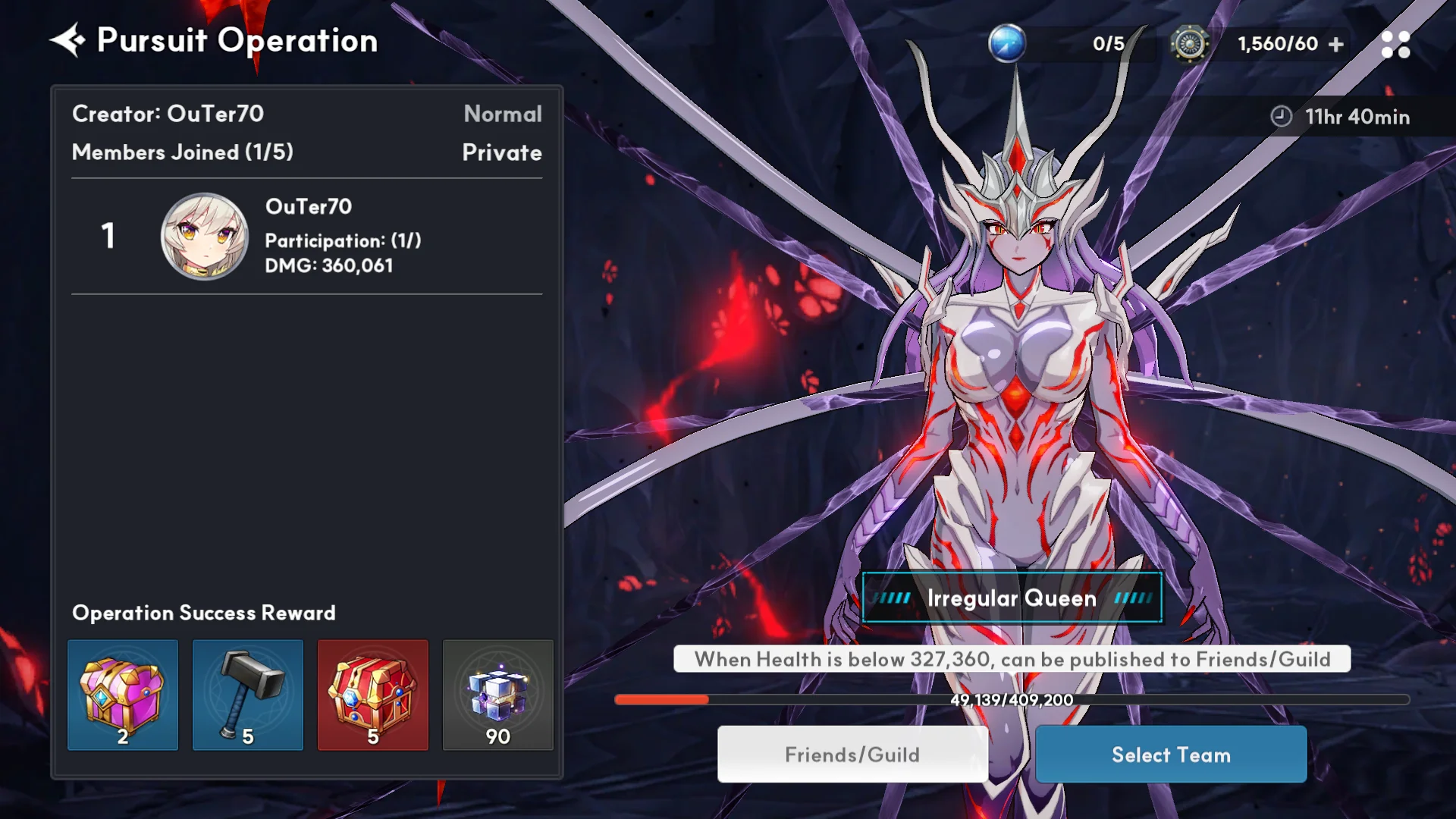
Task: View the red treasure chest reward
Action: tap(373, 695)
